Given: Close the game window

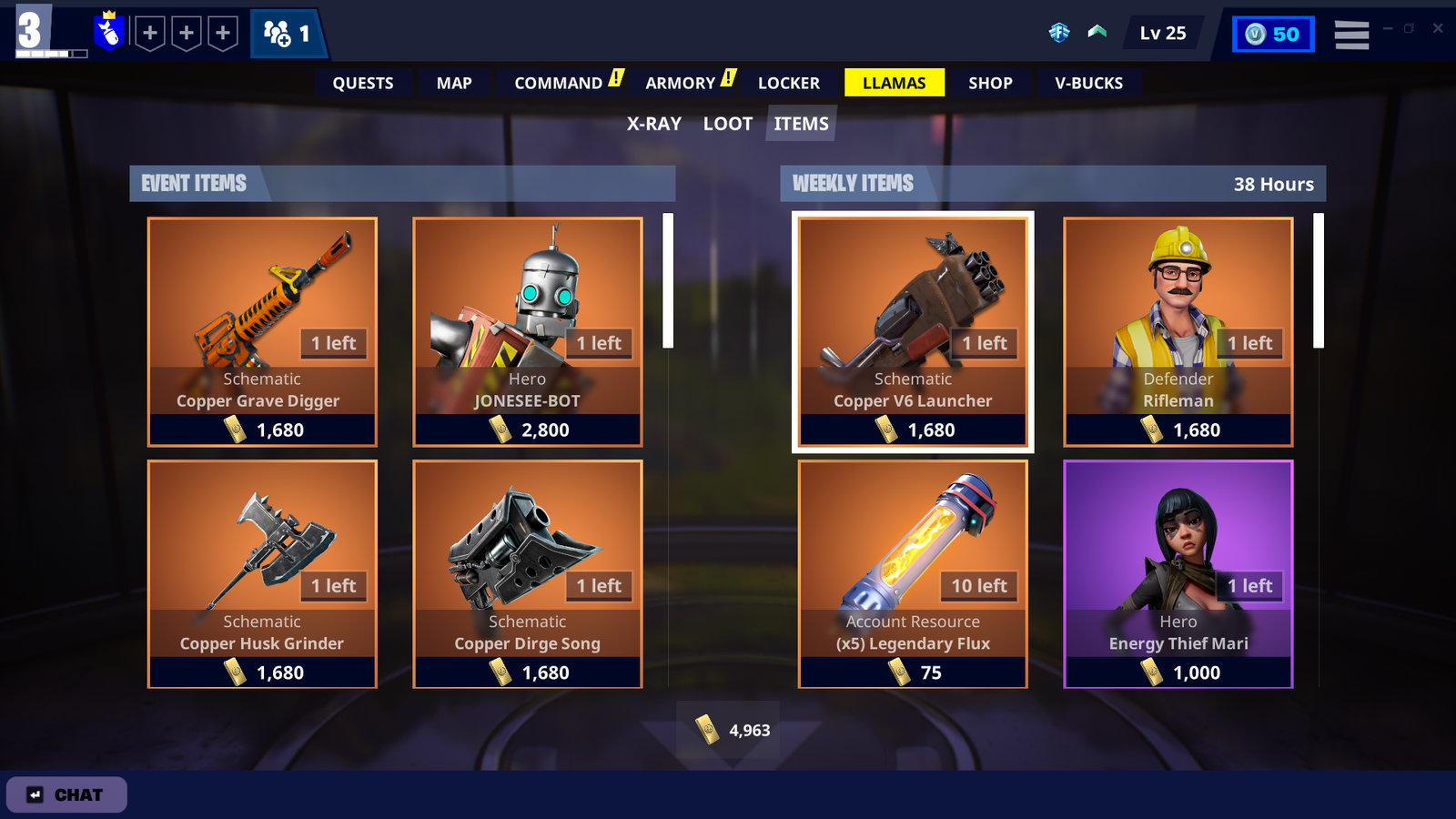Looking at the screenshot, I should 1438,28.
